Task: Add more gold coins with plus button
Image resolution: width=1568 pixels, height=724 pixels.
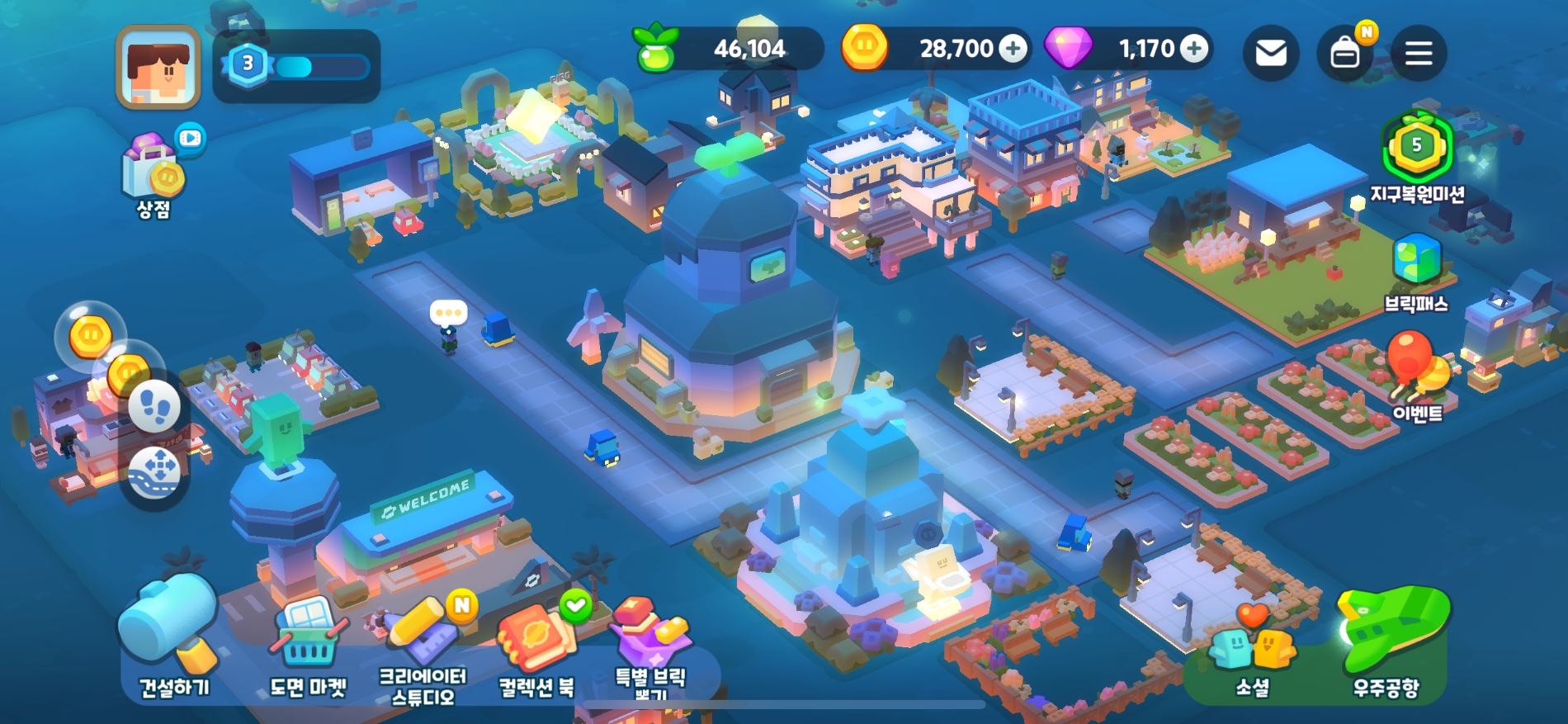Action: (x=1013, y=49)
